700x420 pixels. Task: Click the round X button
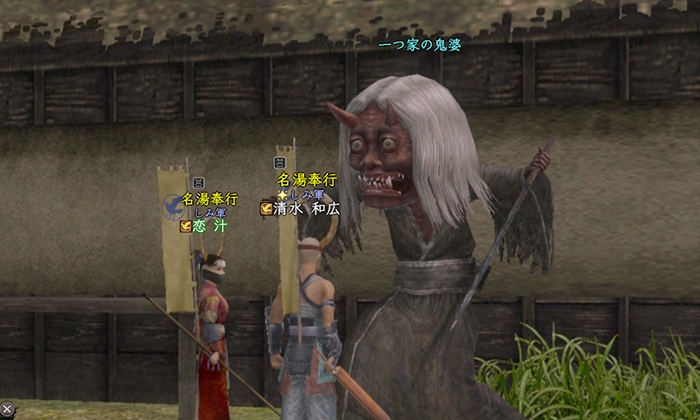(x=6, y=409)
